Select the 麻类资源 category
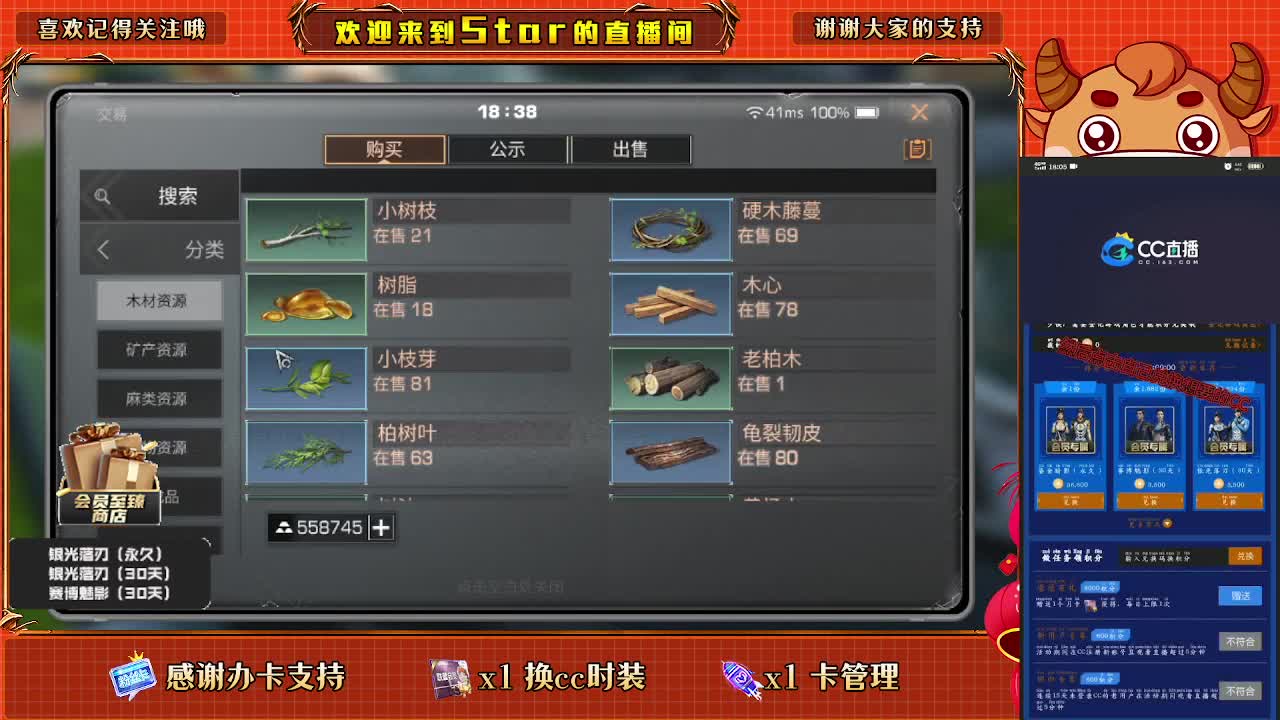This screenshot has height=720, width=1280. pyautogui.click(x=158, y=398)
